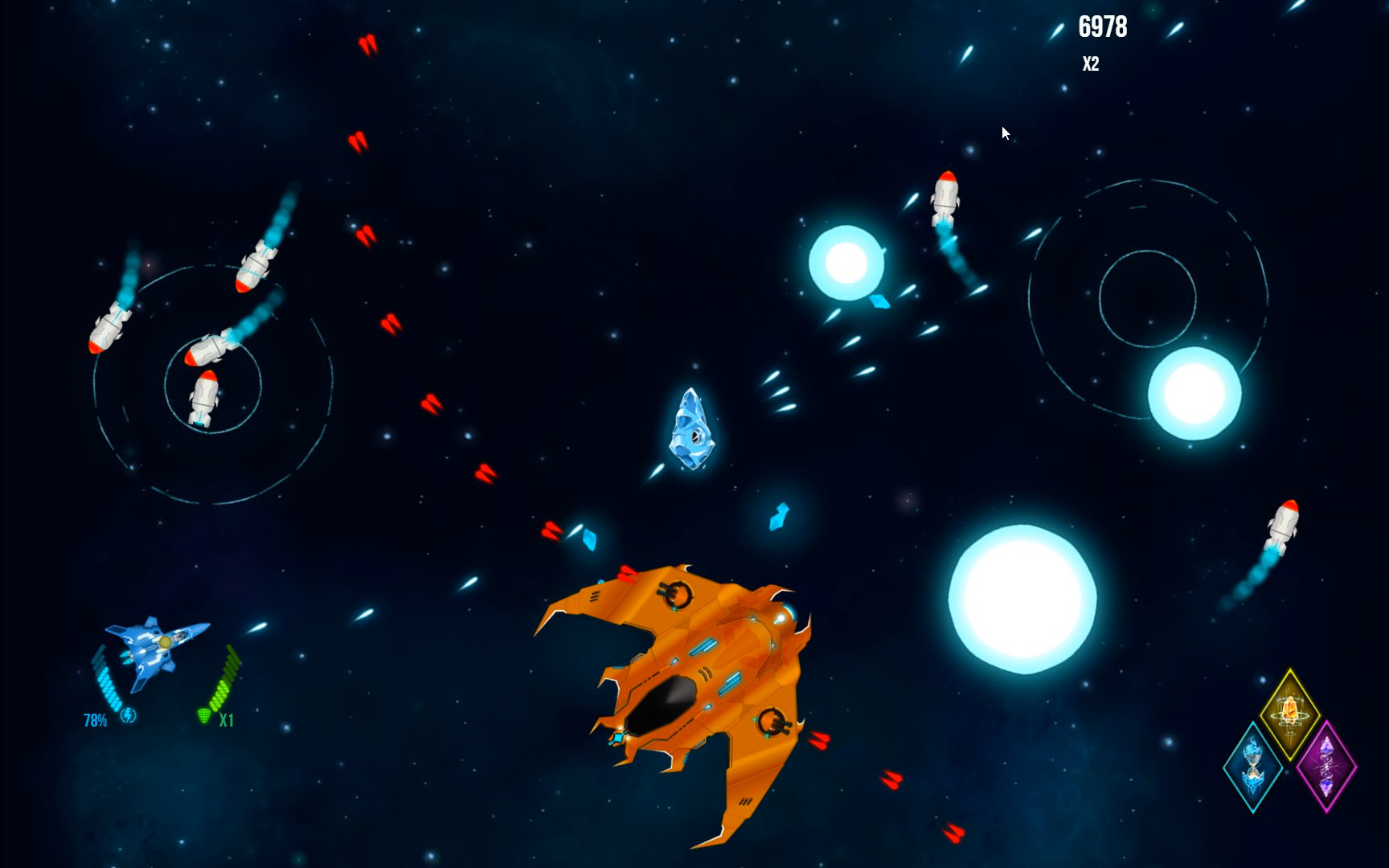
Task: Select the magenta crystal power-up gem
Action: coord(1326,768)
